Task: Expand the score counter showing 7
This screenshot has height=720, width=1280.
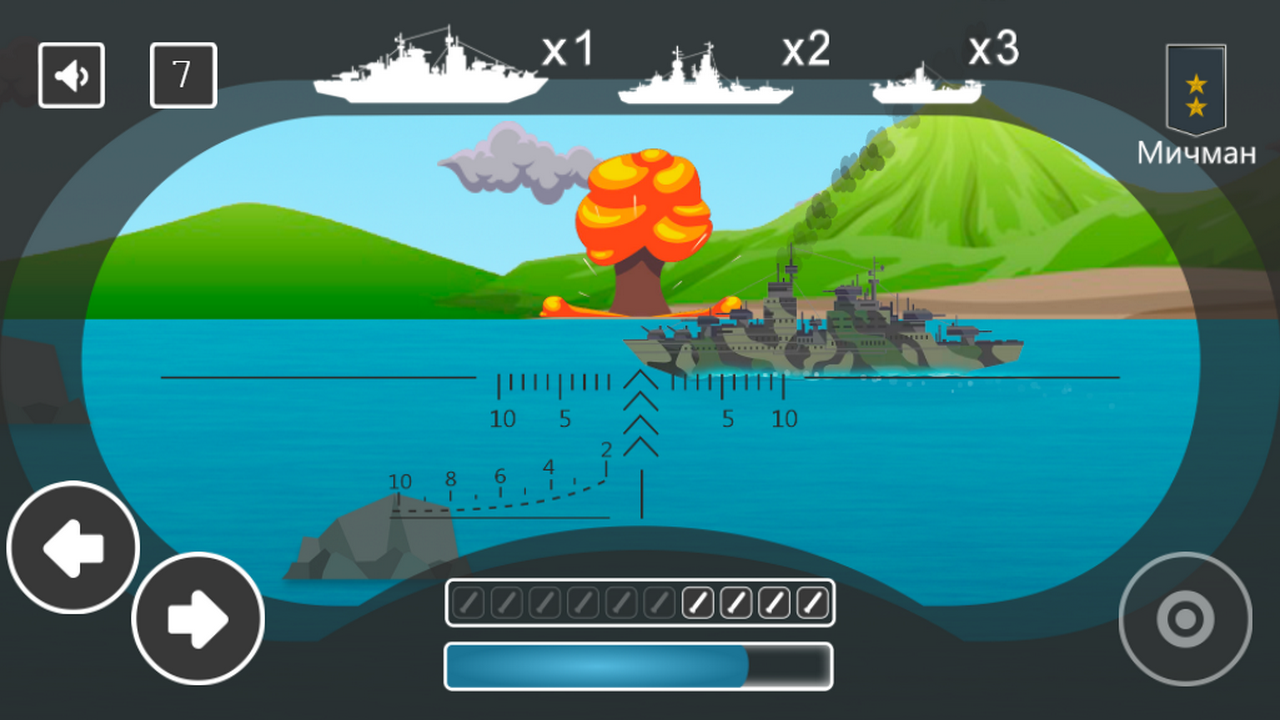Action: pos(184,75)
